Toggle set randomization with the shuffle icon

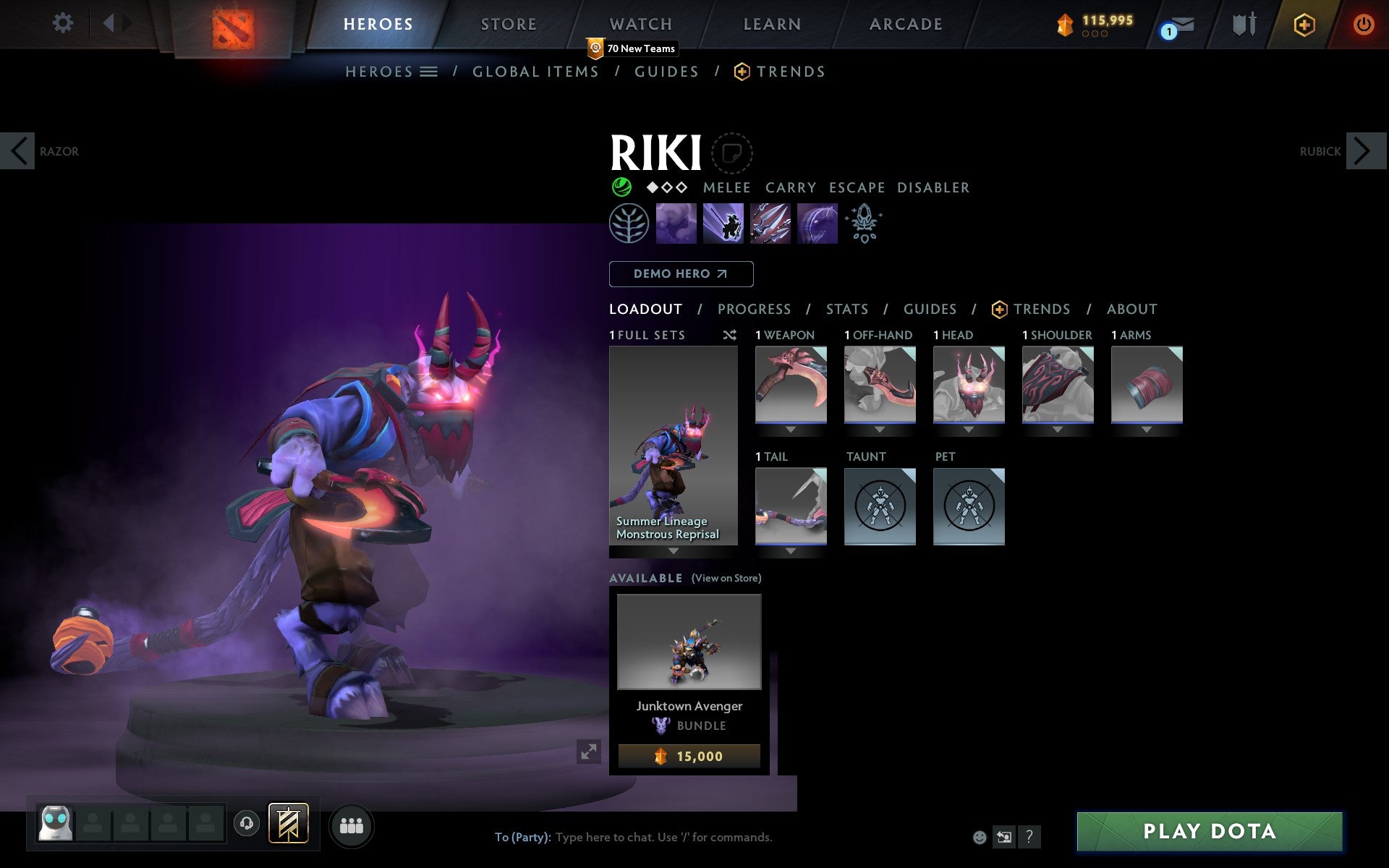[x=729, y=335]
